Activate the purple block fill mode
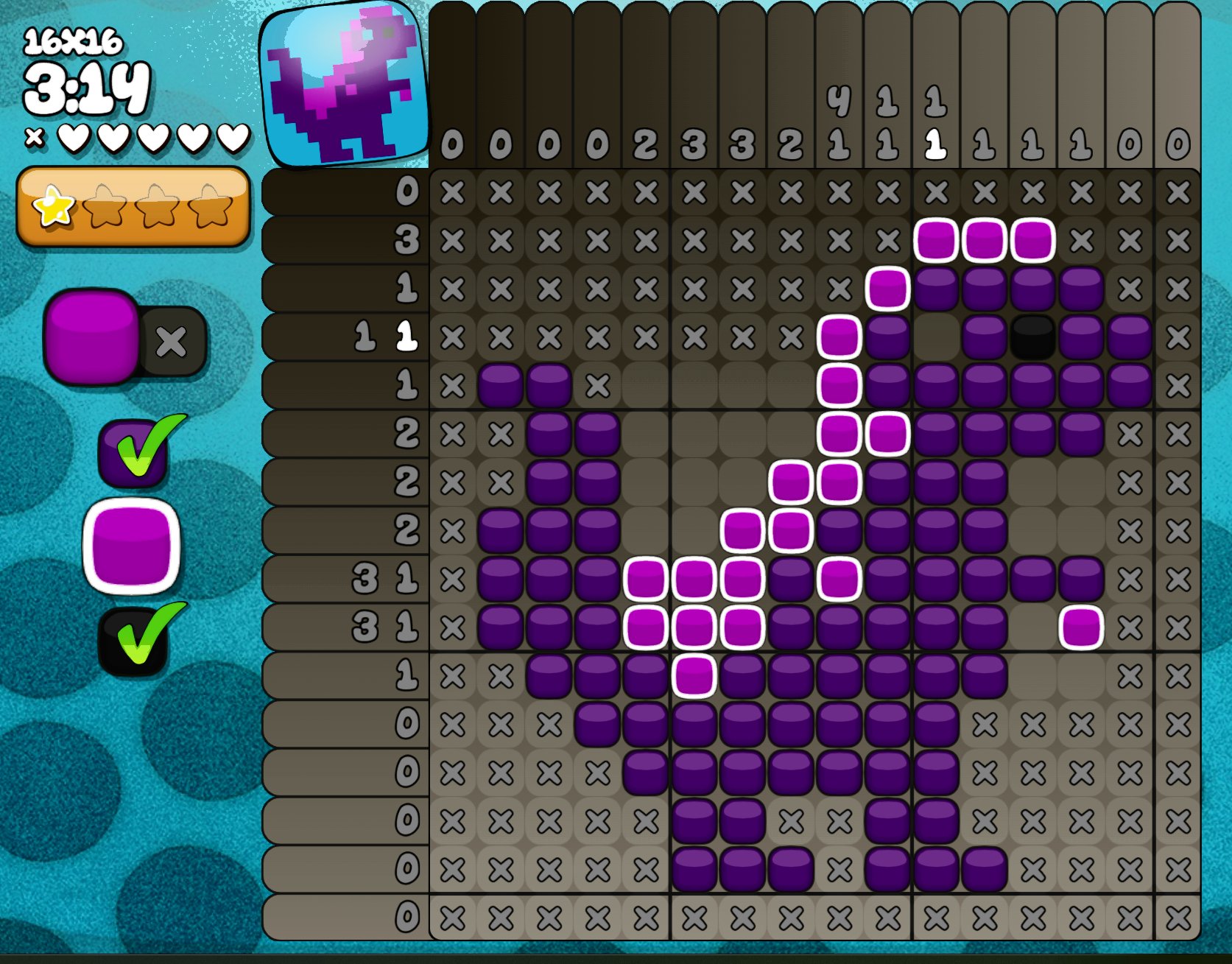 click(91, 335)
